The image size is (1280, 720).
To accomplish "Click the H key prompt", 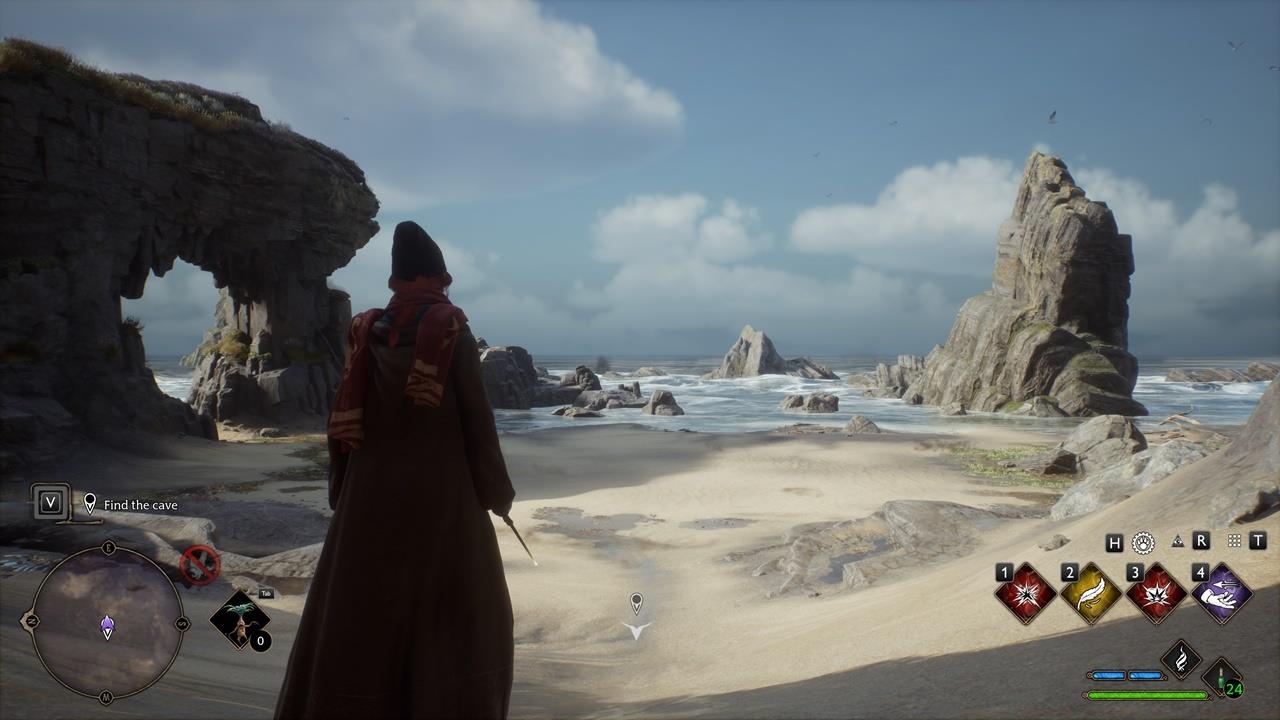I will click(1113, 541).
